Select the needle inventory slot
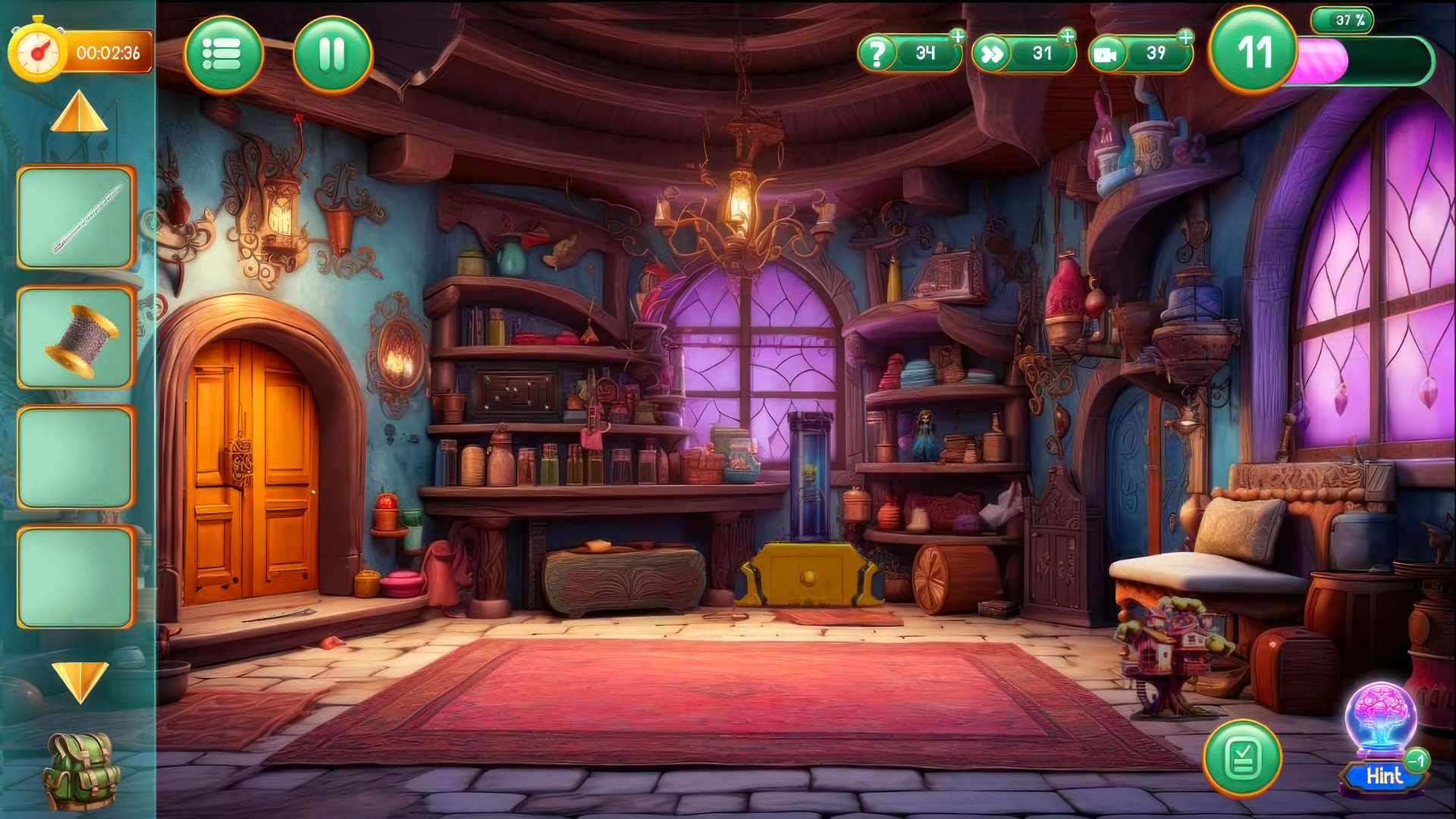The width and height of the screenshot is (1456, 819). [76, 218]
